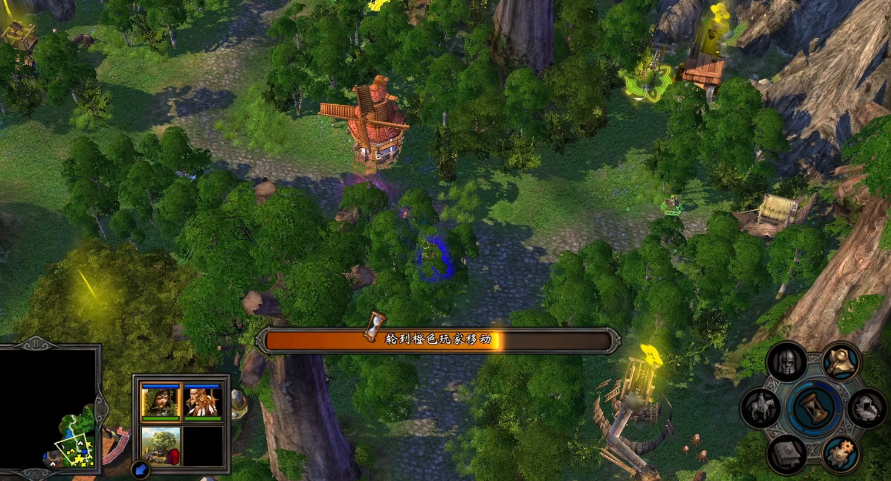Select the green-hooded hero portrait
The image size is (891, 481).
[x=160, y=401]
